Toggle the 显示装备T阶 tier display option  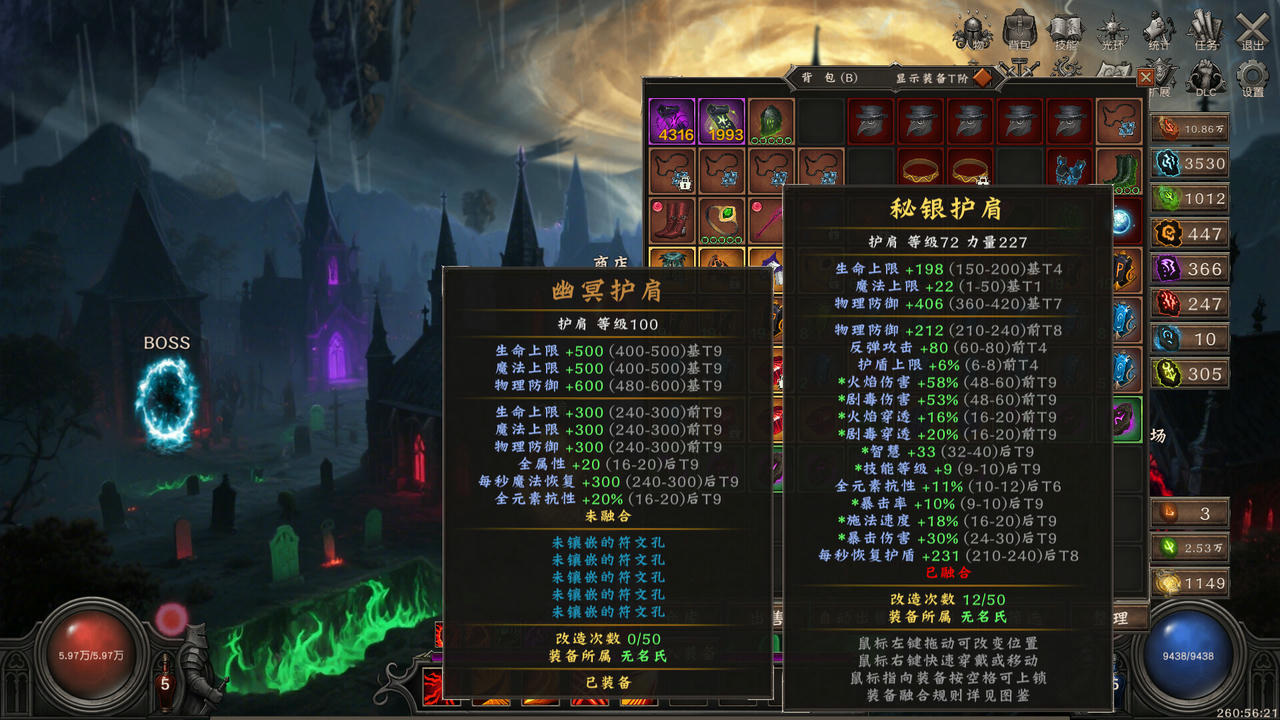tap(982, 77)
